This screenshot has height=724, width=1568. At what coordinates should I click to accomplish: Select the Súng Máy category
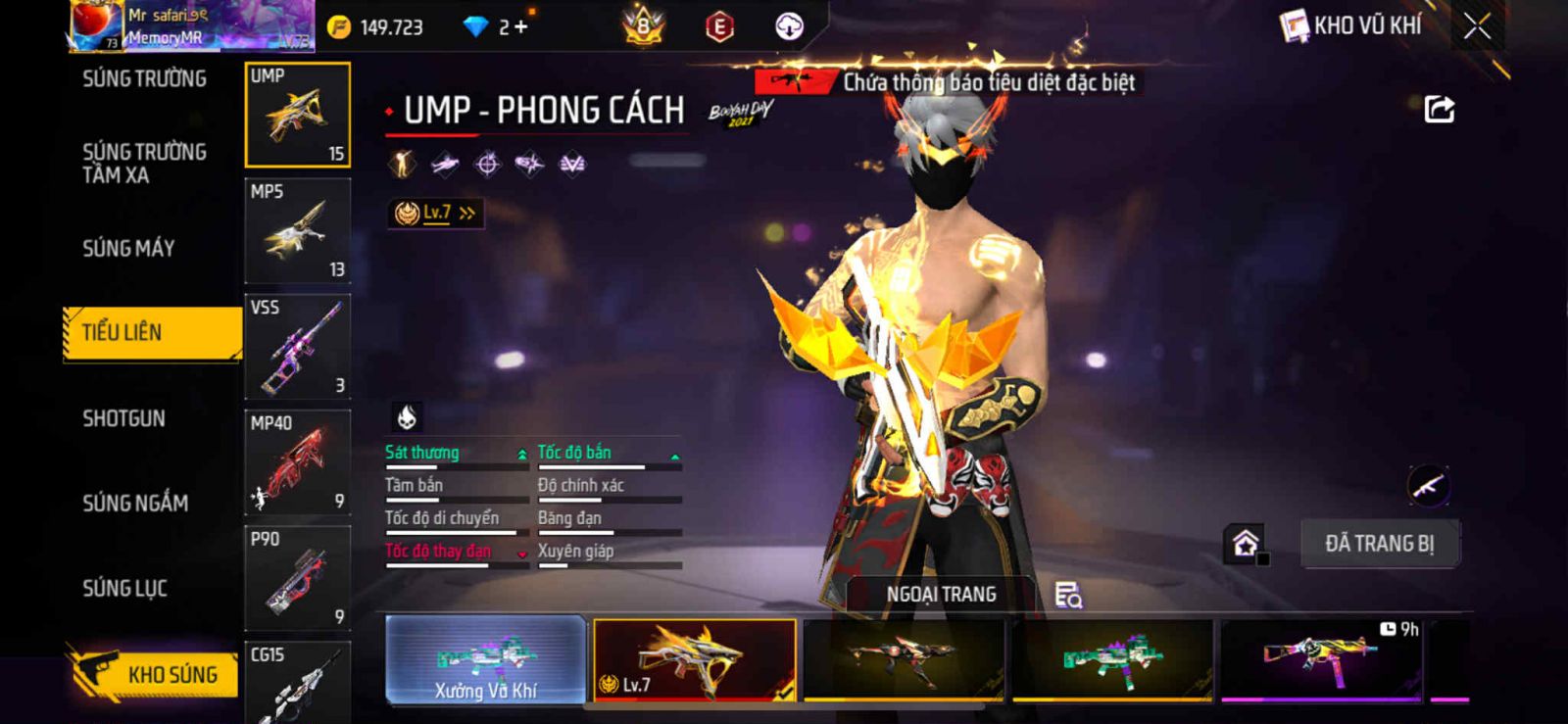128,249
